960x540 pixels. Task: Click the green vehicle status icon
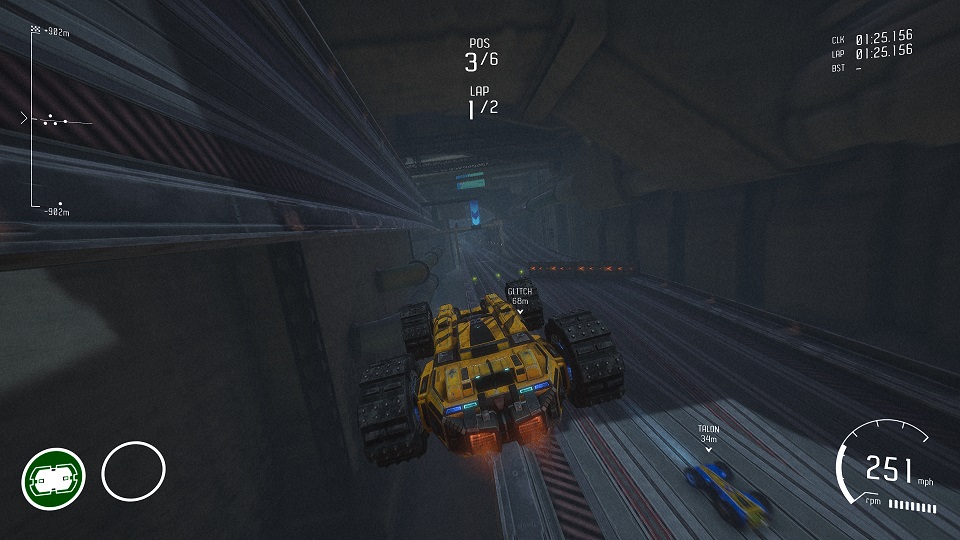coord(53,479)
